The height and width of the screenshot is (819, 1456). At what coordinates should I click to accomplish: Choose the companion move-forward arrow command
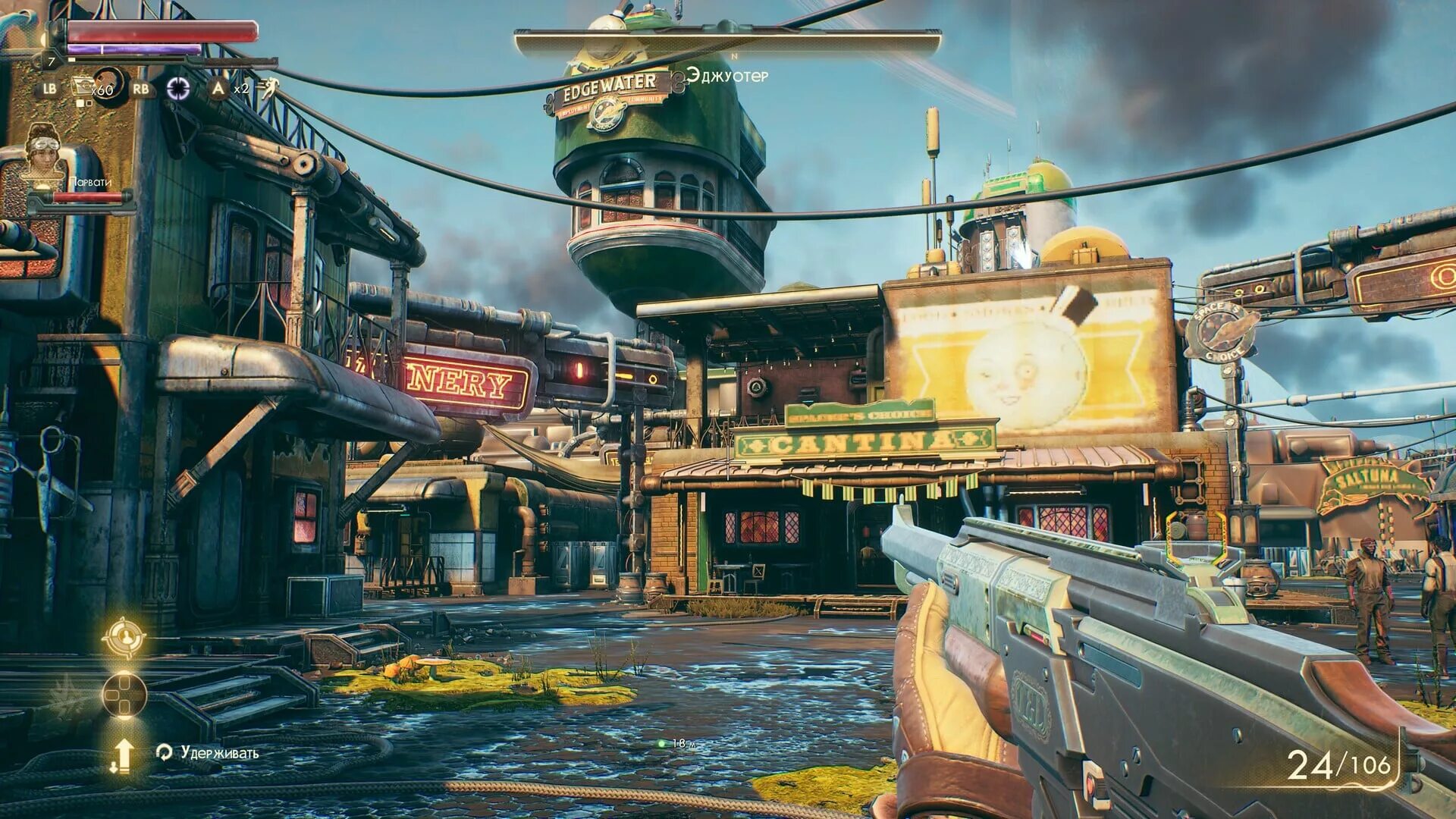(123, 755)
